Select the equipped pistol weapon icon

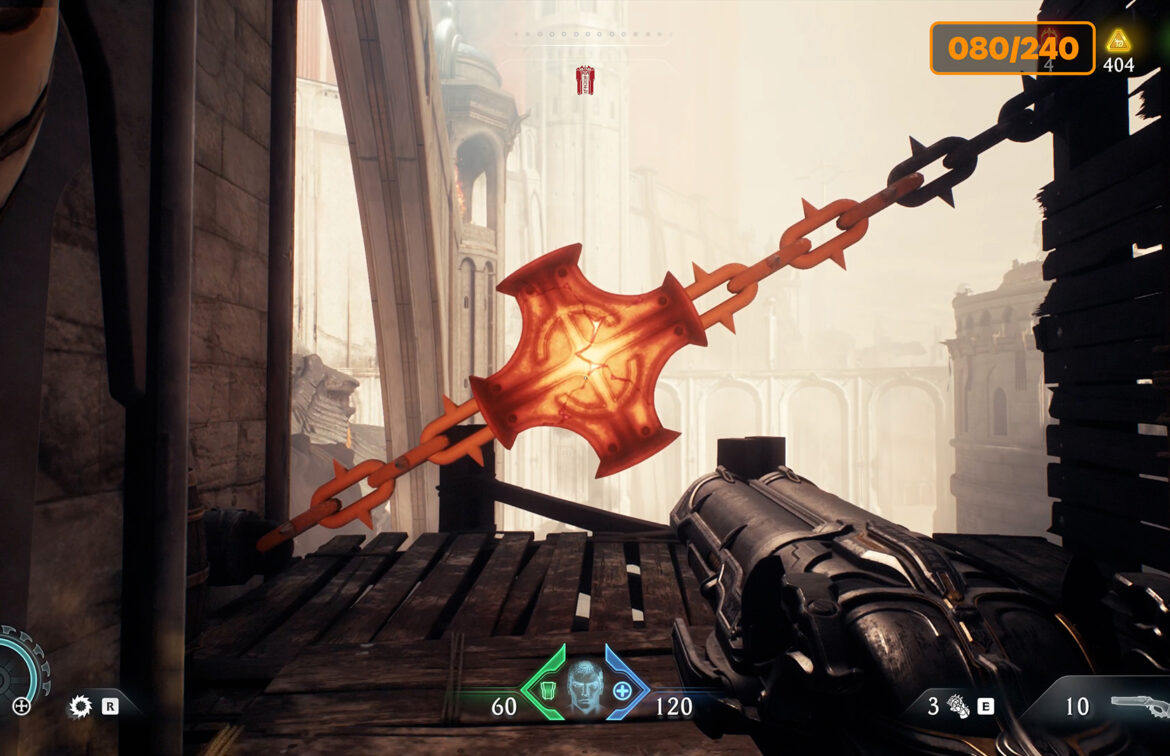[x=1139, y=705]
